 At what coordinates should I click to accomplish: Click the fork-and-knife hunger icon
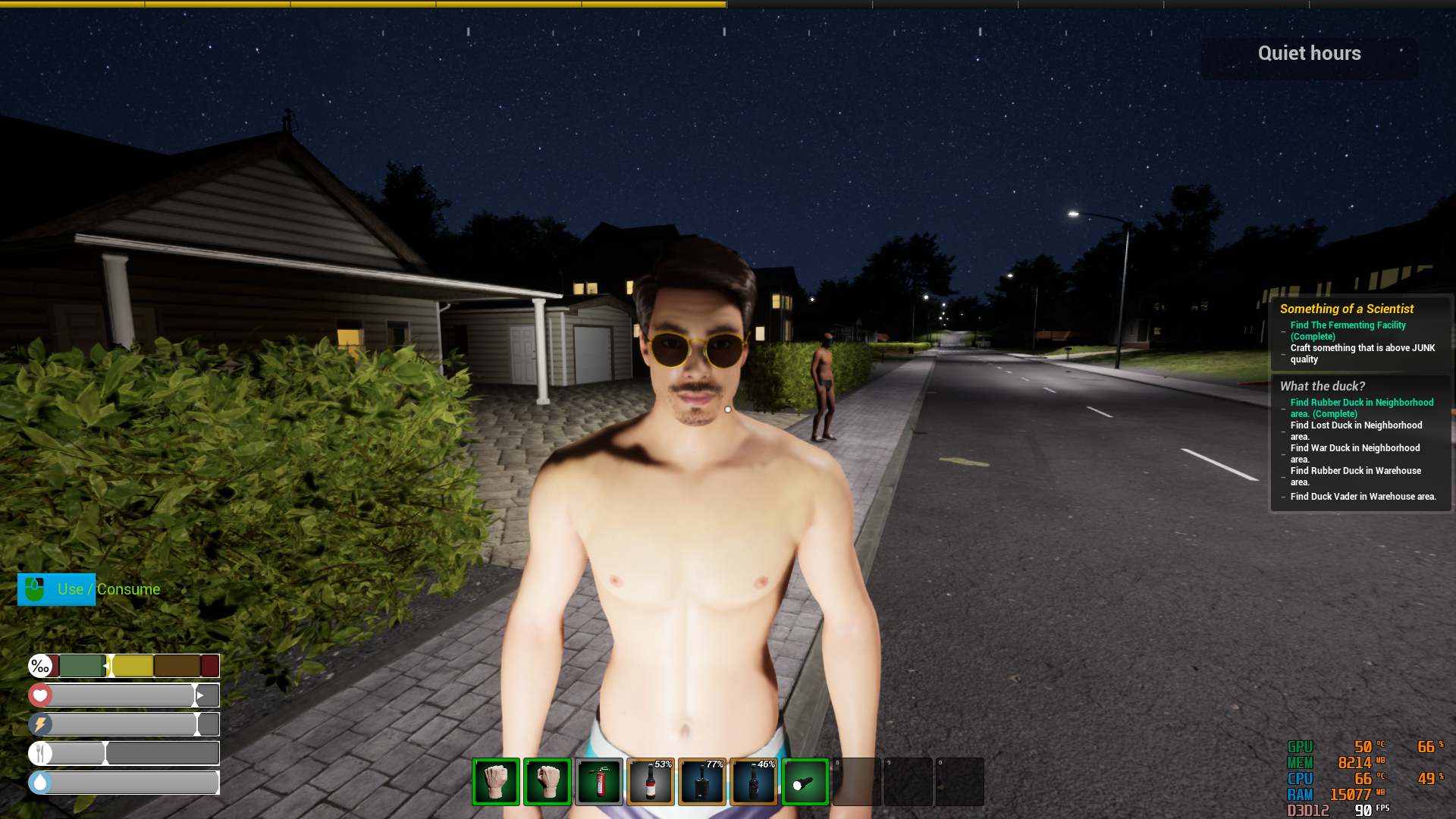click(40, 753)
